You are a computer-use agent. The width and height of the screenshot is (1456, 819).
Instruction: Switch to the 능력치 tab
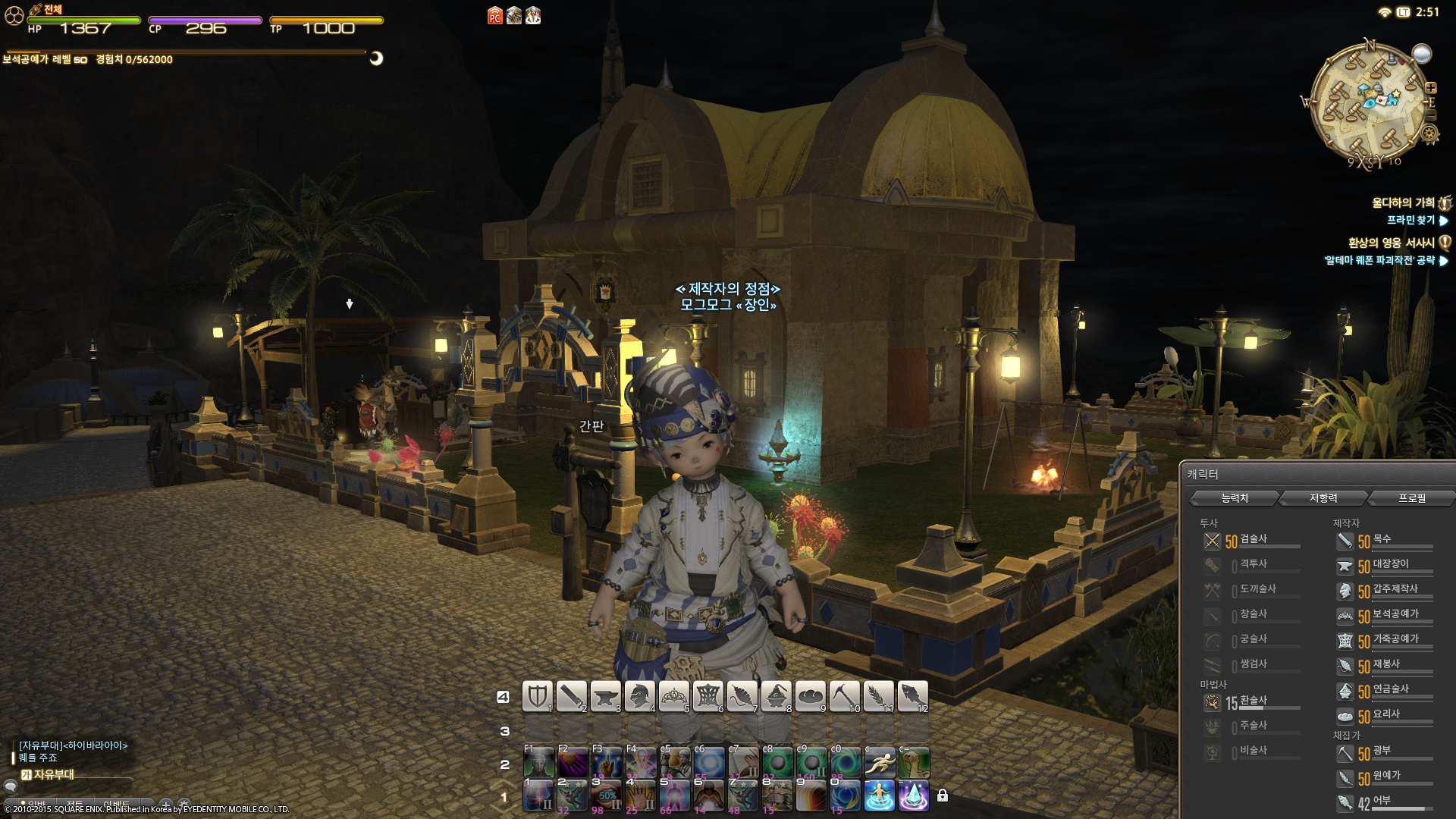point(1234,498)
